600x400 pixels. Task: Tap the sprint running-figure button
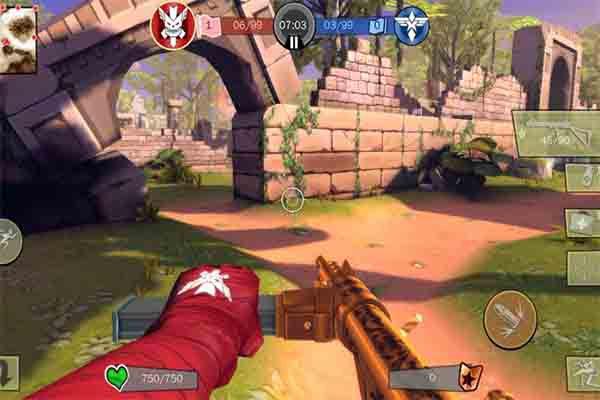pyautogui.click(x=8, y=240)
